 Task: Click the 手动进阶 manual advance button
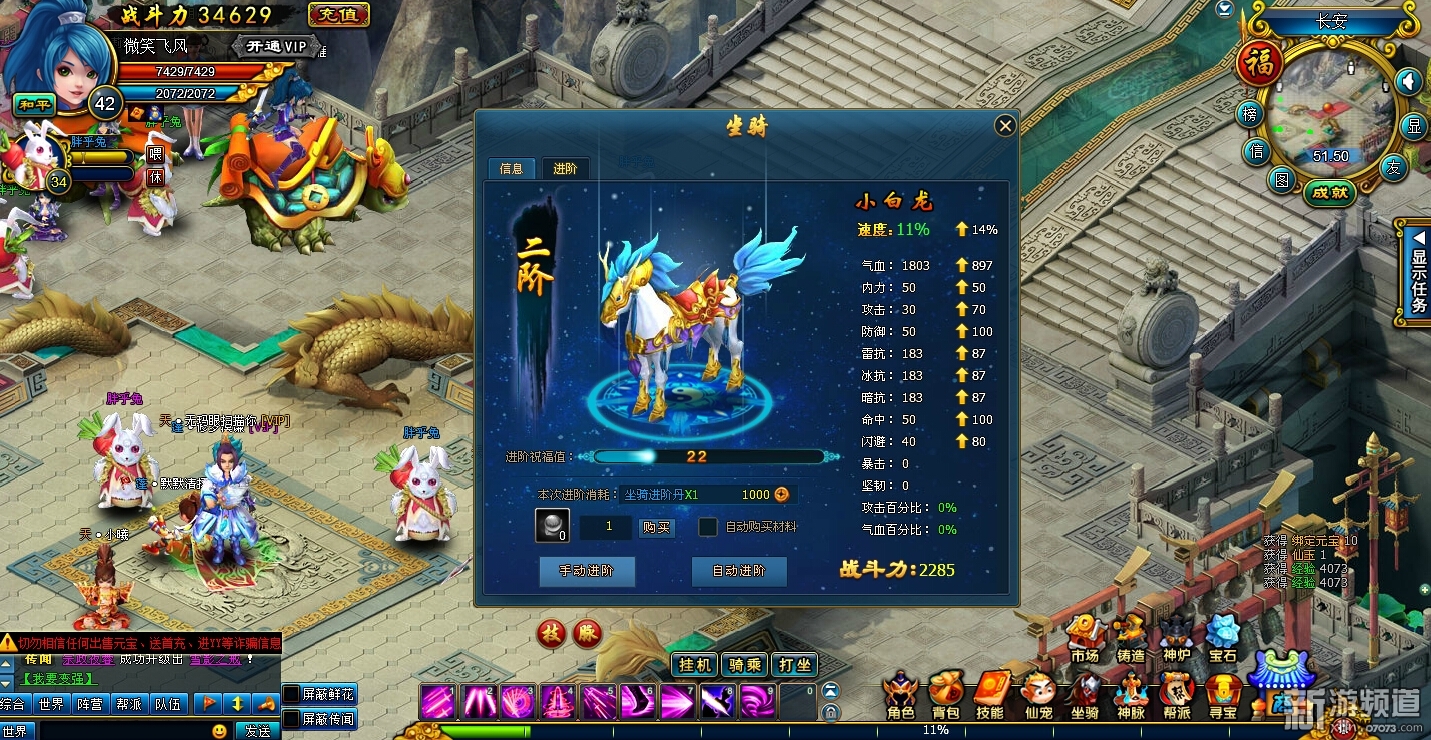point(586,571)
